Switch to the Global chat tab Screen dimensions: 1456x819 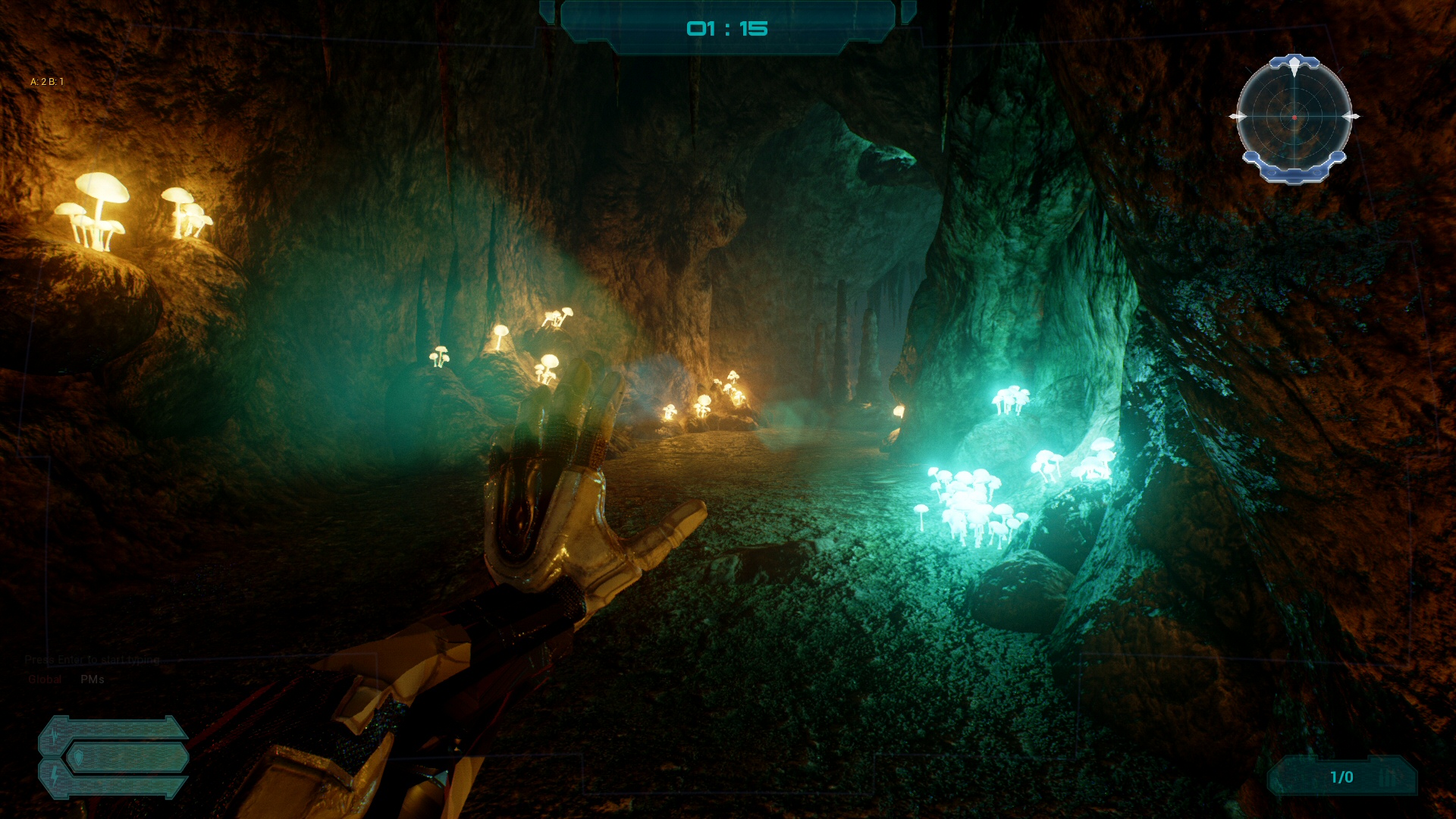tap(45, 679)
